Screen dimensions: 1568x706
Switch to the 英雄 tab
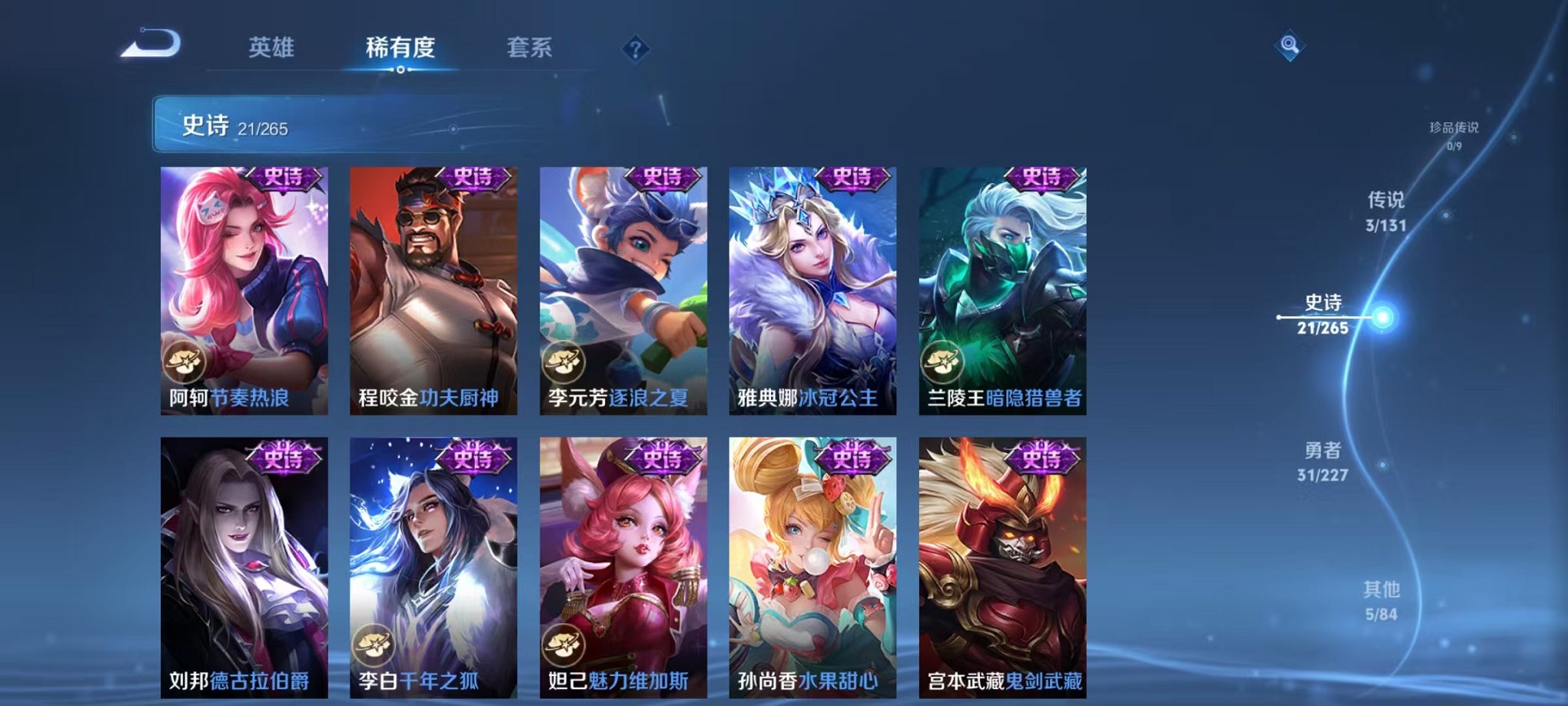pyautogui.click(x=271, y=47)
